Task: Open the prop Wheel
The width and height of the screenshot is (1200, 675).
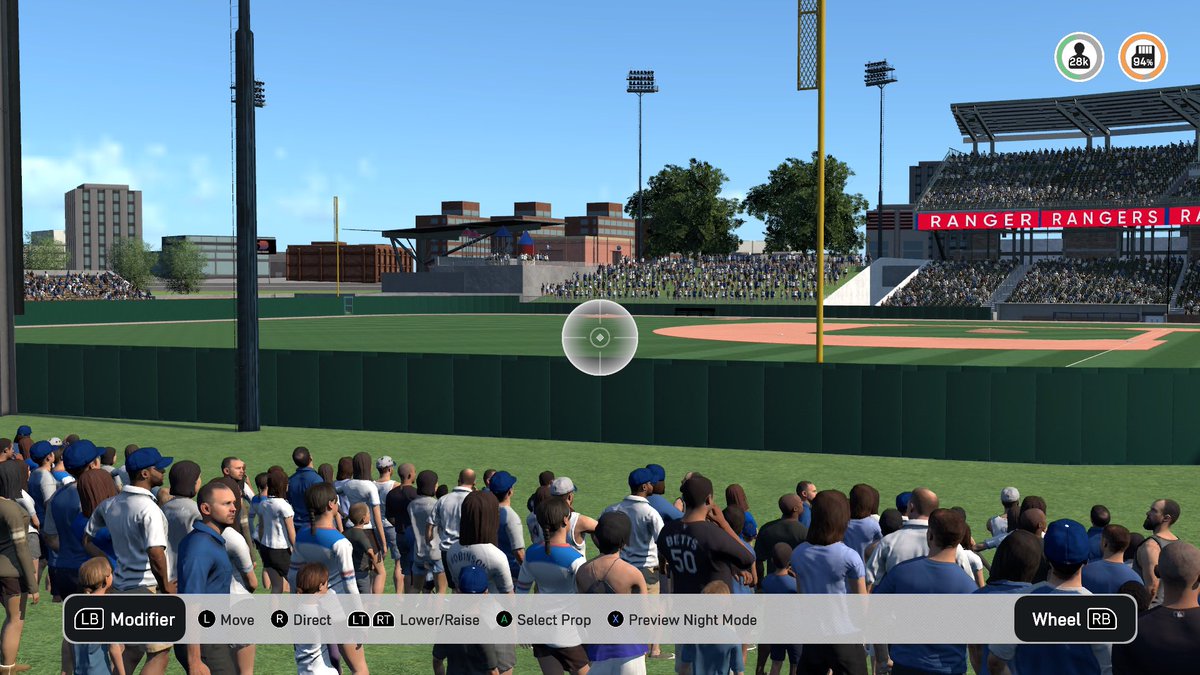Action: (x=1075, y=619)
